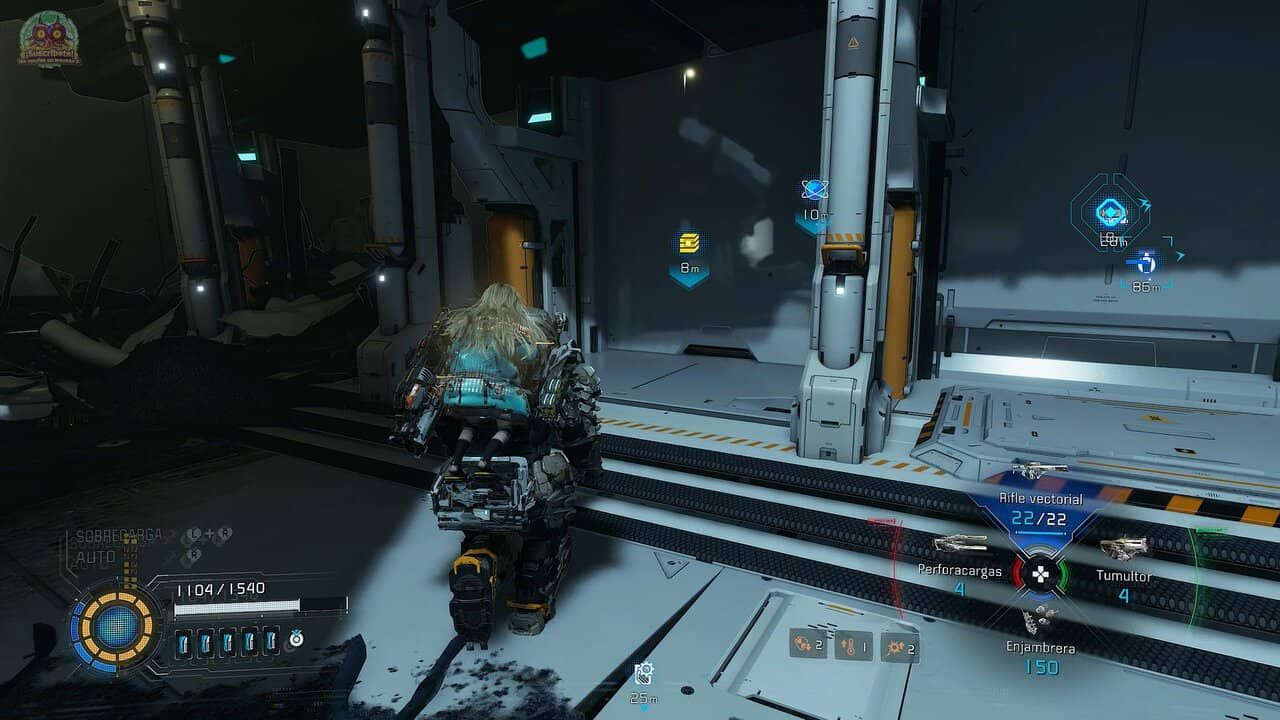The image size is (1280, 720).
Task: Choose the Enjambrera weapon
Action: pos(1040,622)
